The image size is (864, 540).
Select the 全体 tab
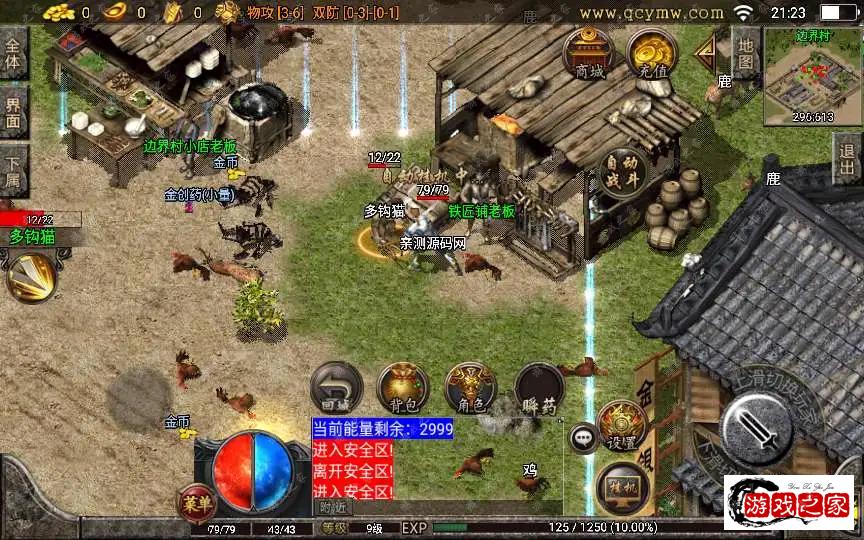(14, 54)
